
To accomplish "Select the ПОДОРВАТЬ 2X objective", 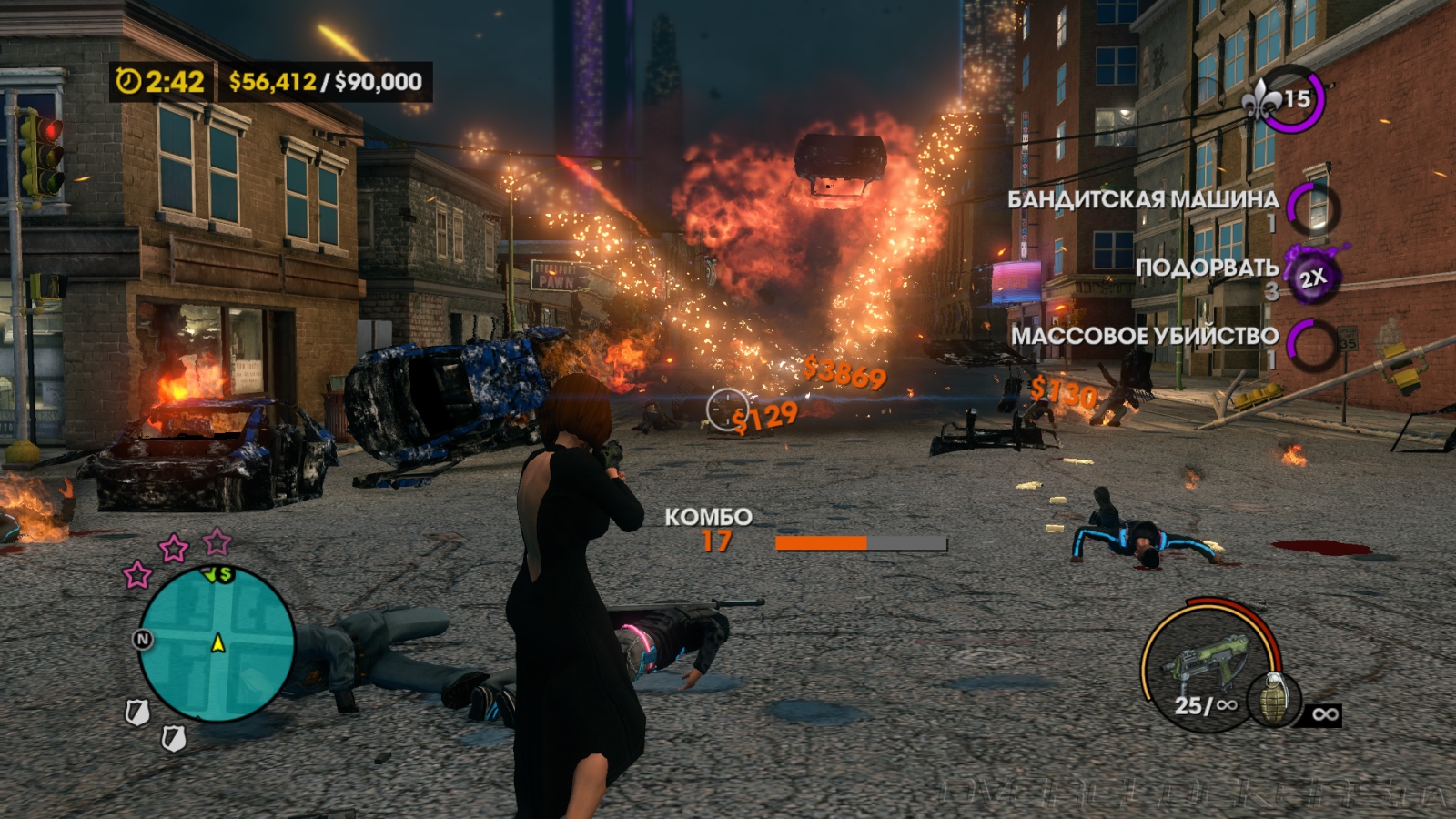I will (x=1208, y=268).
